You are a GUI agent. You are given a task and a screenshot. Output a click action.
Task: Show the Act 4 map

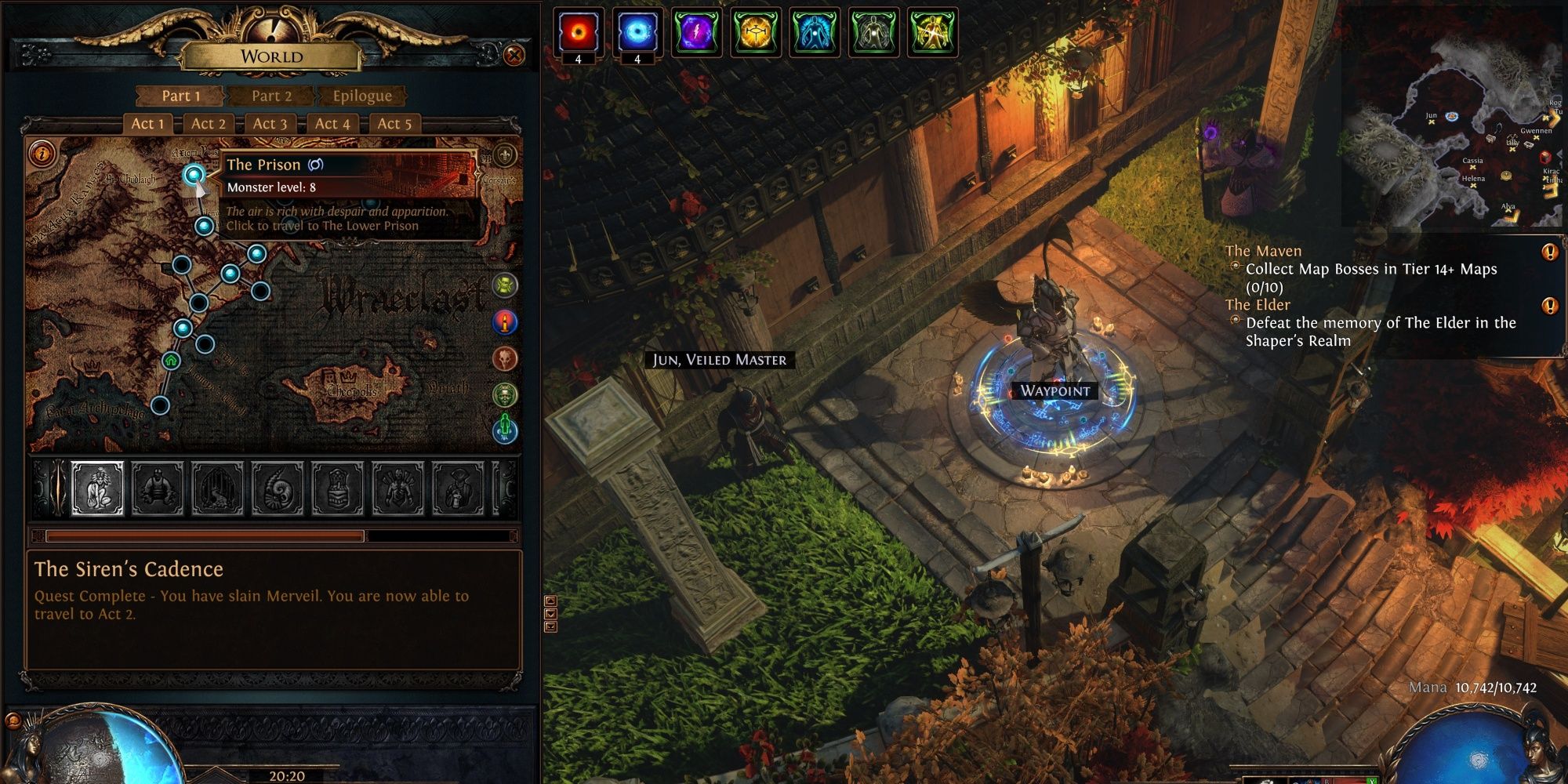pos(332,123)
